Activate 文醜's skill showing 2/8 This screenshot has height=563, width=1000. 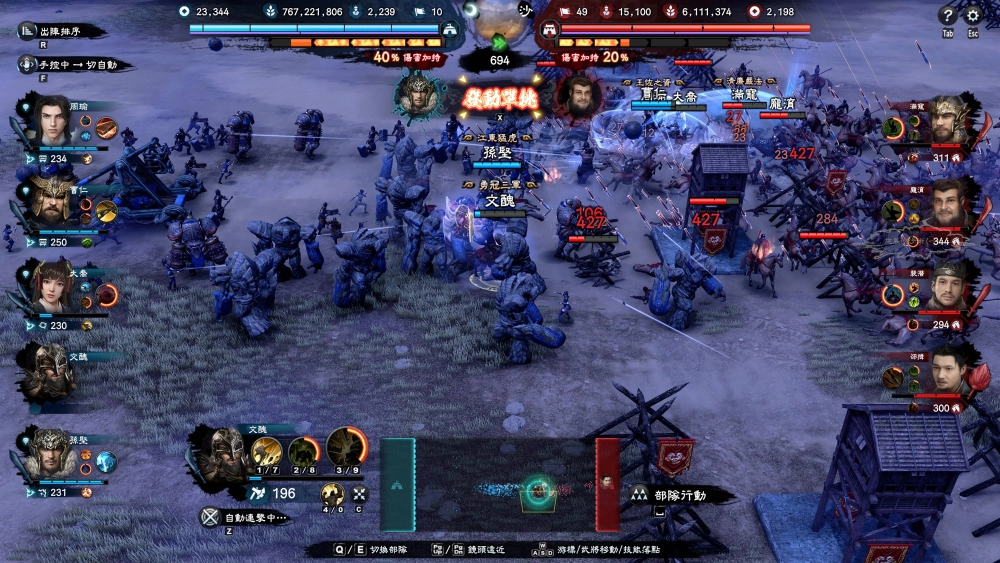[303, 451]
